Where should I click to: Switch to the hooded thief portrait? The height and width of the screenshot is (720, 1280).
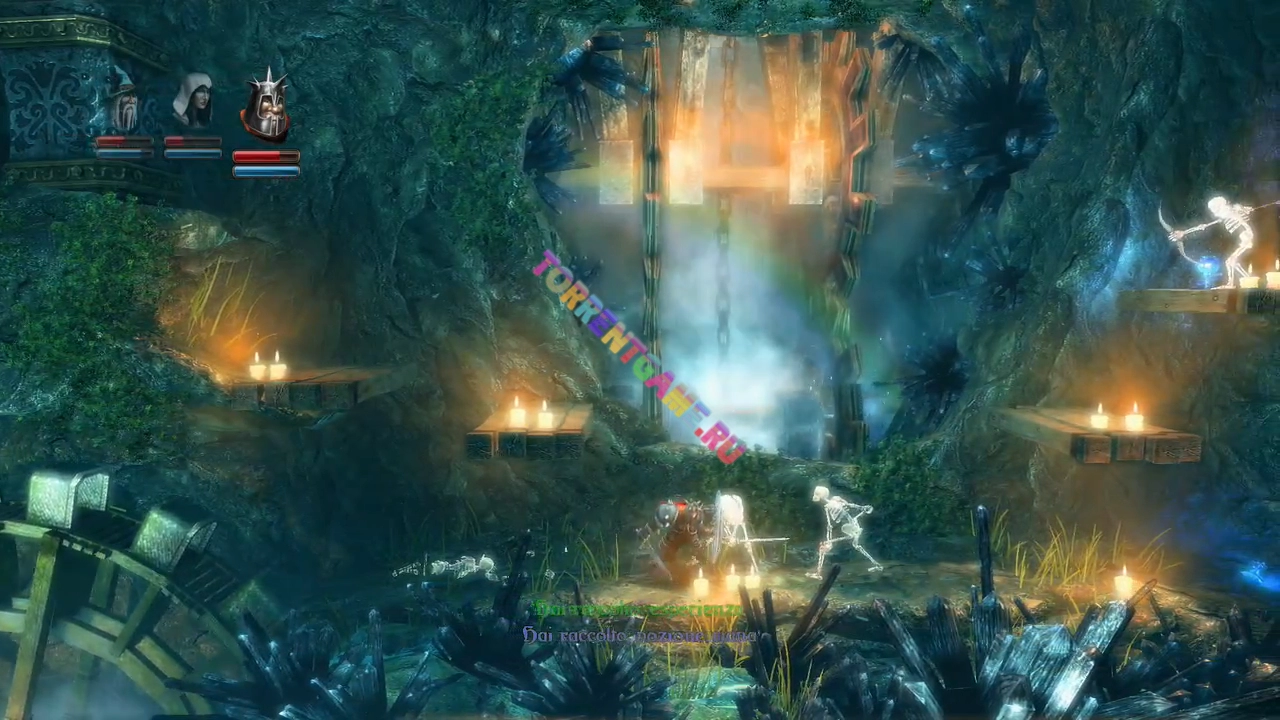point(192,101)
